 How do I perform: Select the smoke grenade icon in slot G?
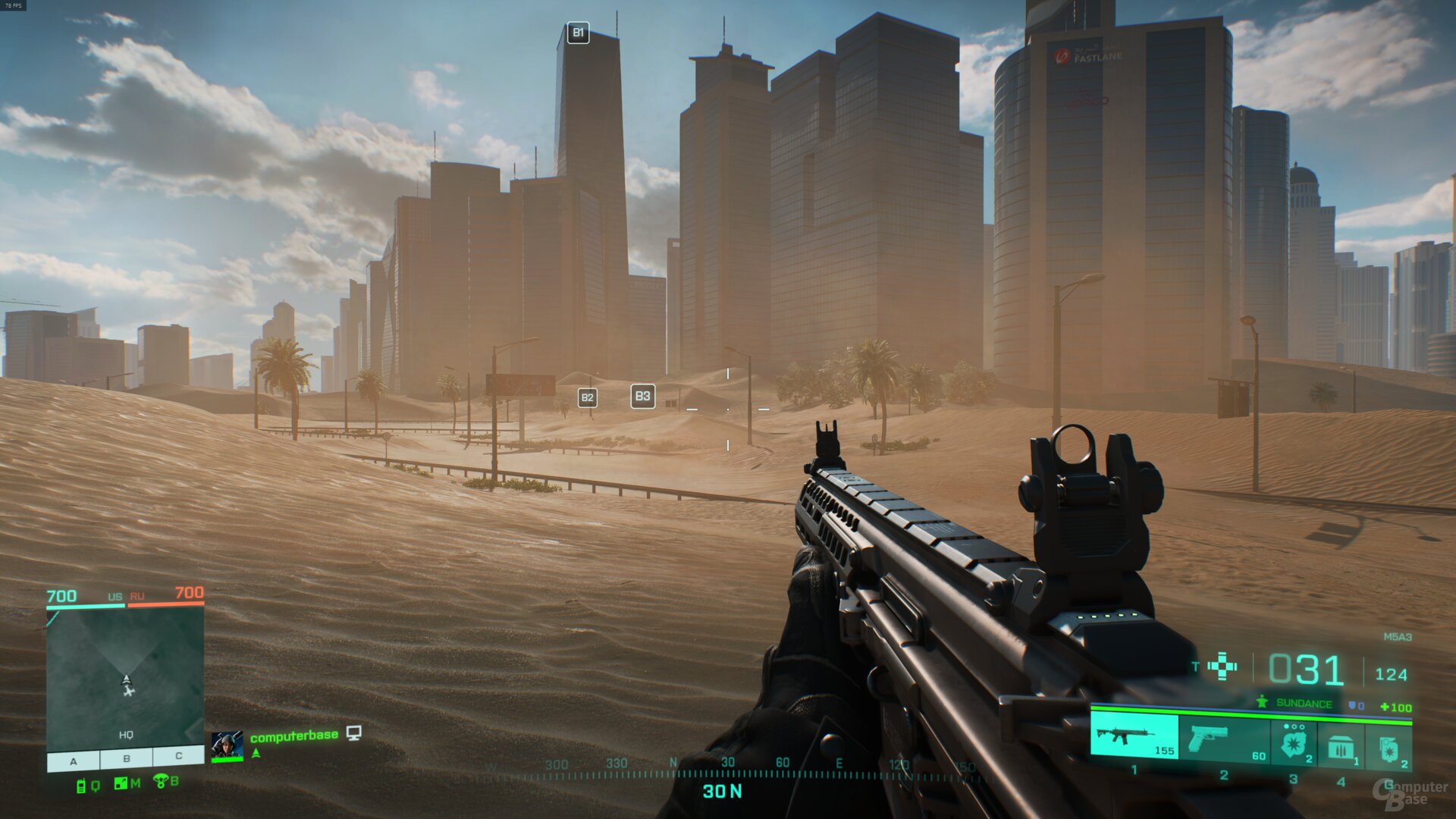1390,749
